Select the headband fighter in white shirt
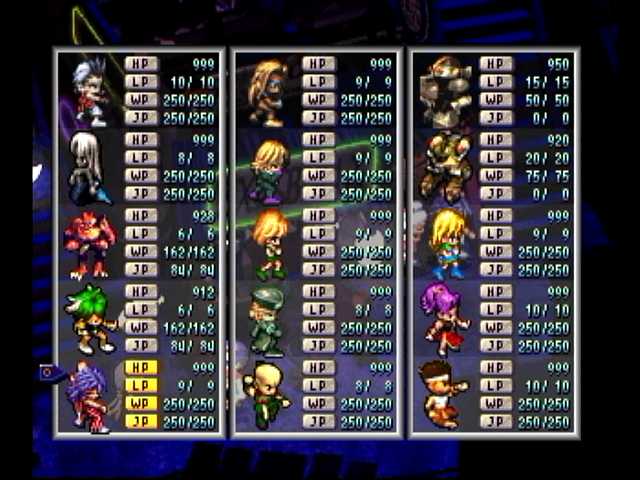 [x=444, y=396]
